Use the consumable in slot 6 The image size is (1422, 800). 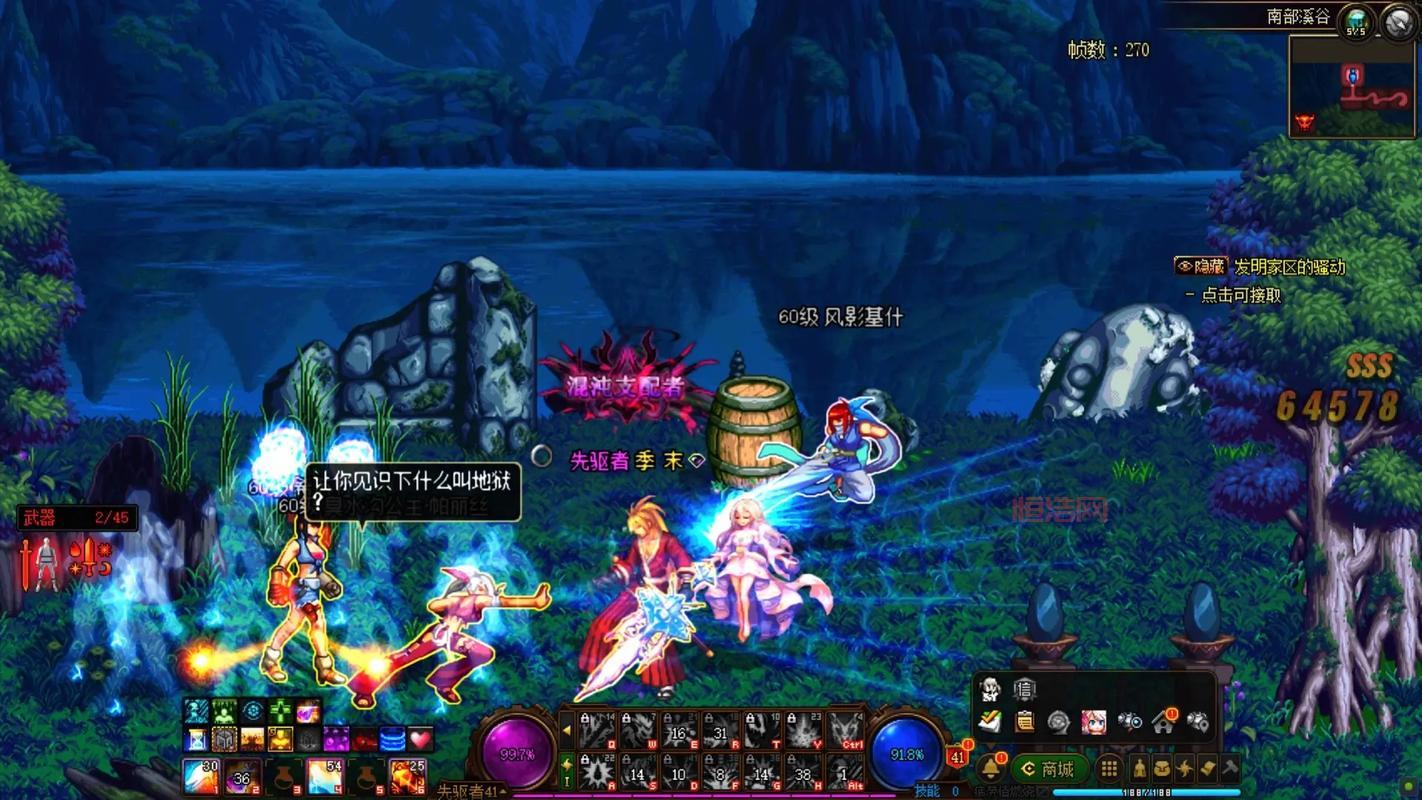(x=408, y=776)
